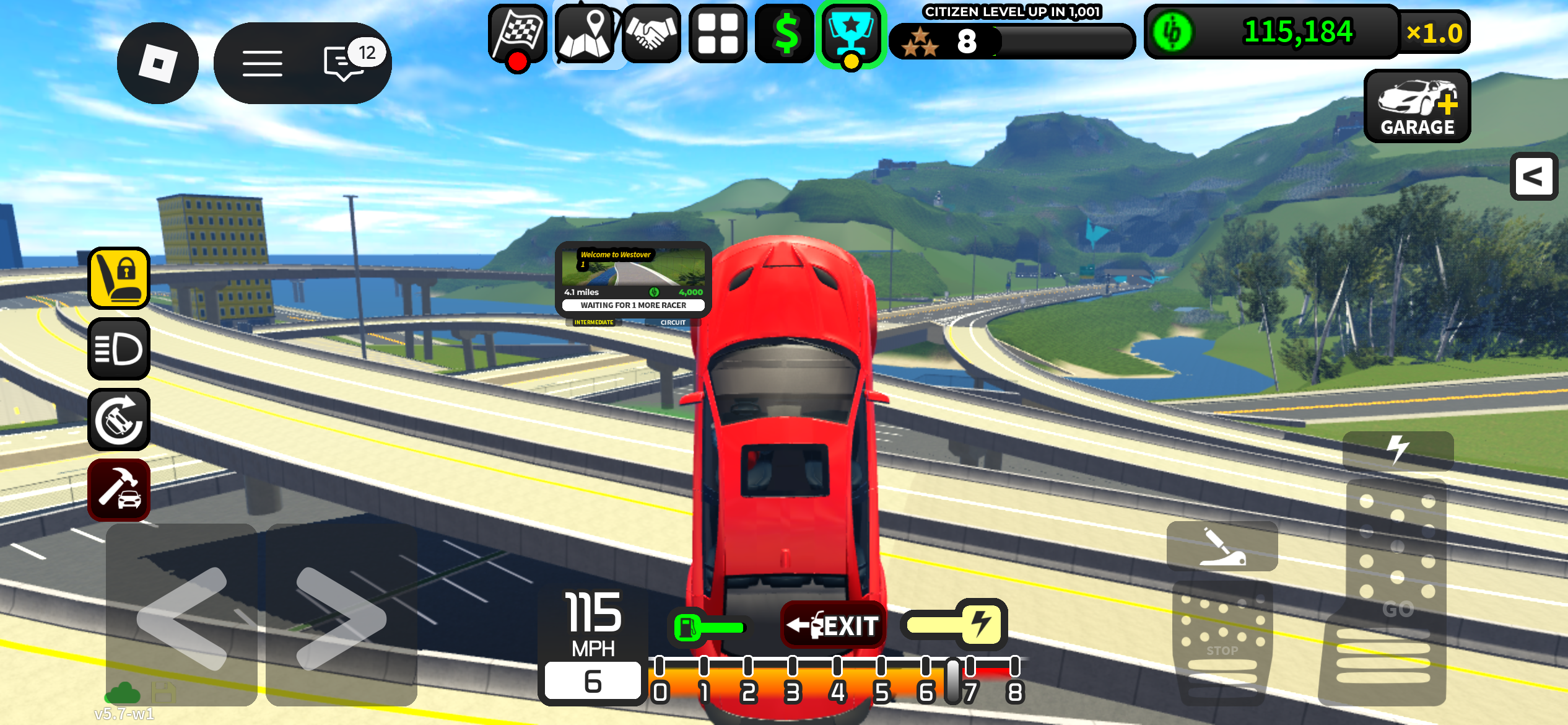Flip the car upright with the reset button

point(119,420)
